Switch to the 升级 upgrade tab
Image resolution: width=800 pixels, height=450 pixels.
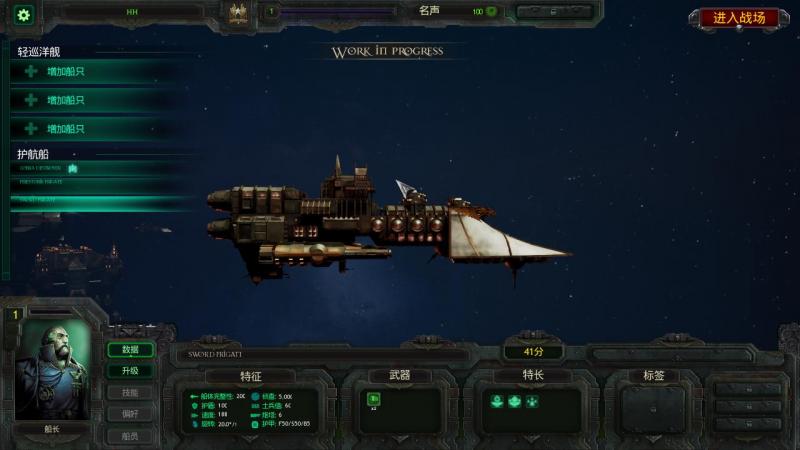(x=131, y=371)
